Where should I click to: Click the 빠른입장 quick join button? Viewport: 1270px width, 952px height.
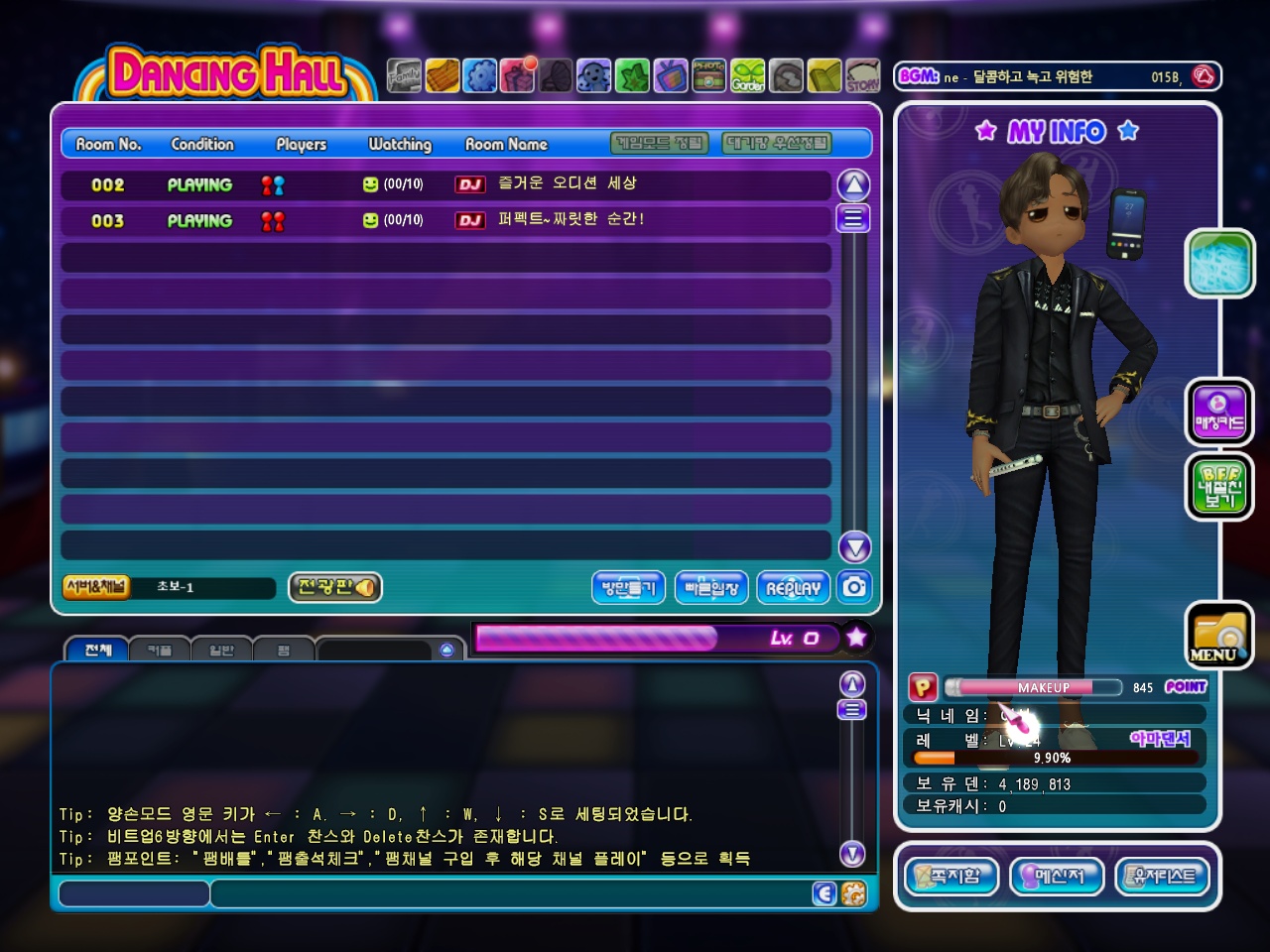point(711,587)
